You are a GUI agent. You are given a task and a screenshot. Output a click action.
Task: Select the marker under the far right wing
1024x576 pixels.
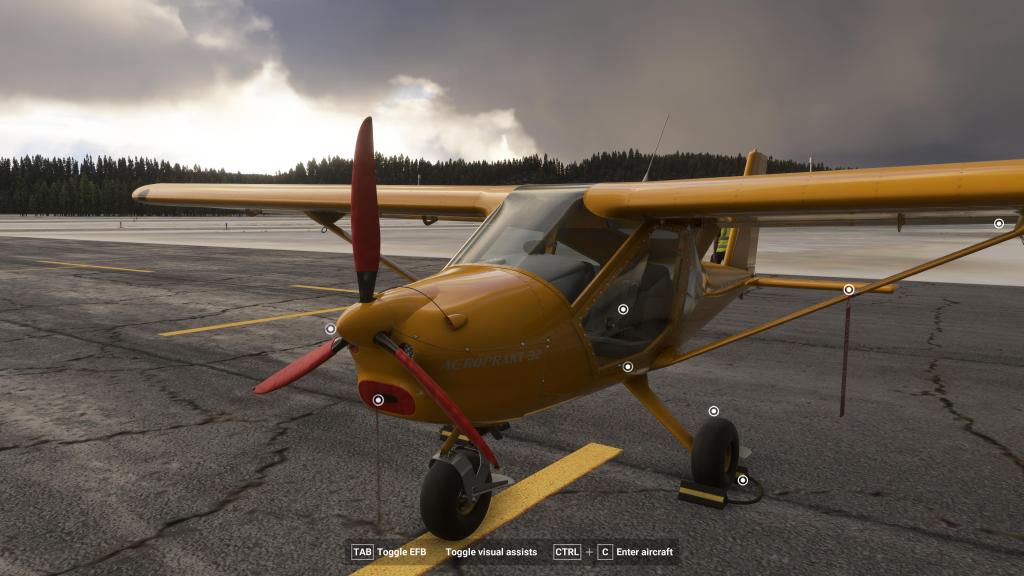point(998,224)
